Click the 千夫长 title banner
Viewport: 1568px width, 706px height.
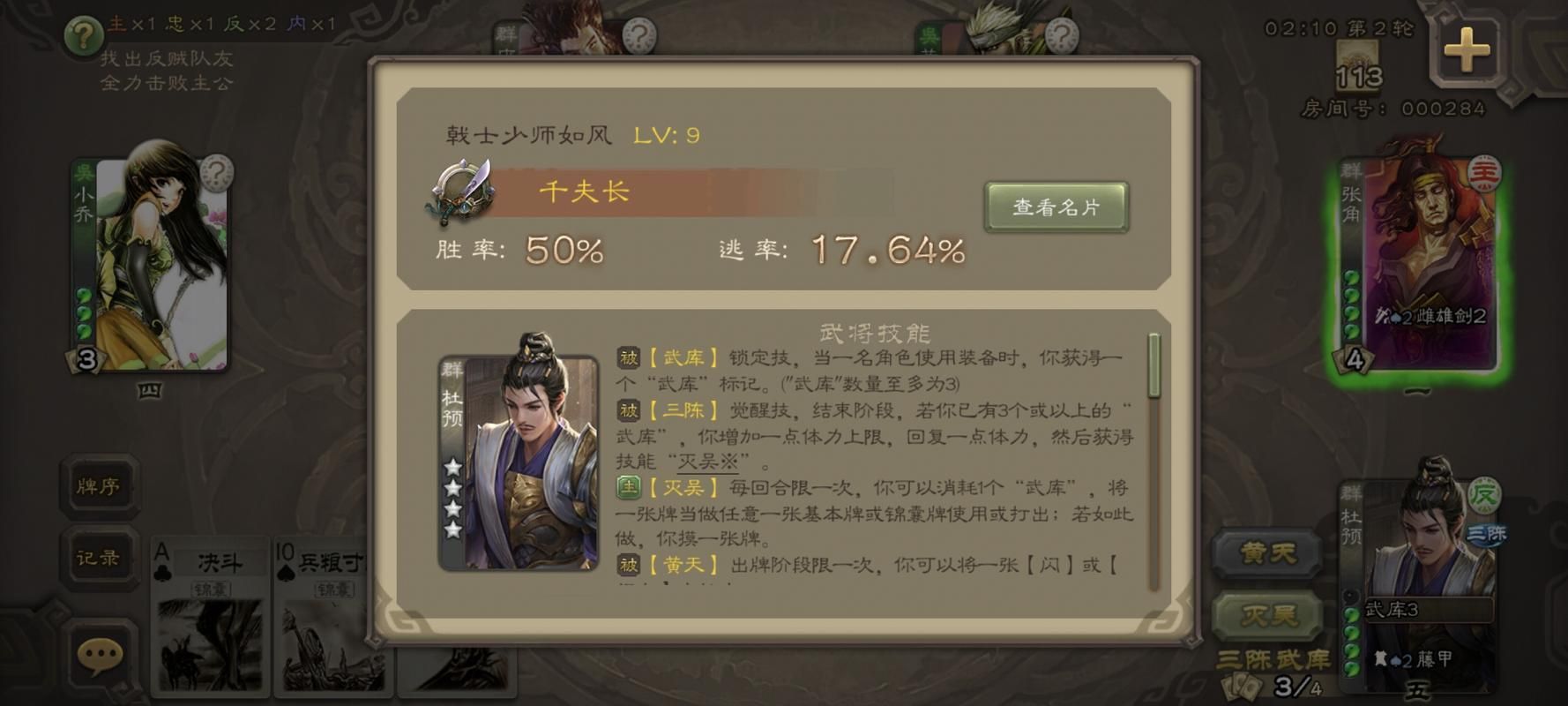point(582,192)
